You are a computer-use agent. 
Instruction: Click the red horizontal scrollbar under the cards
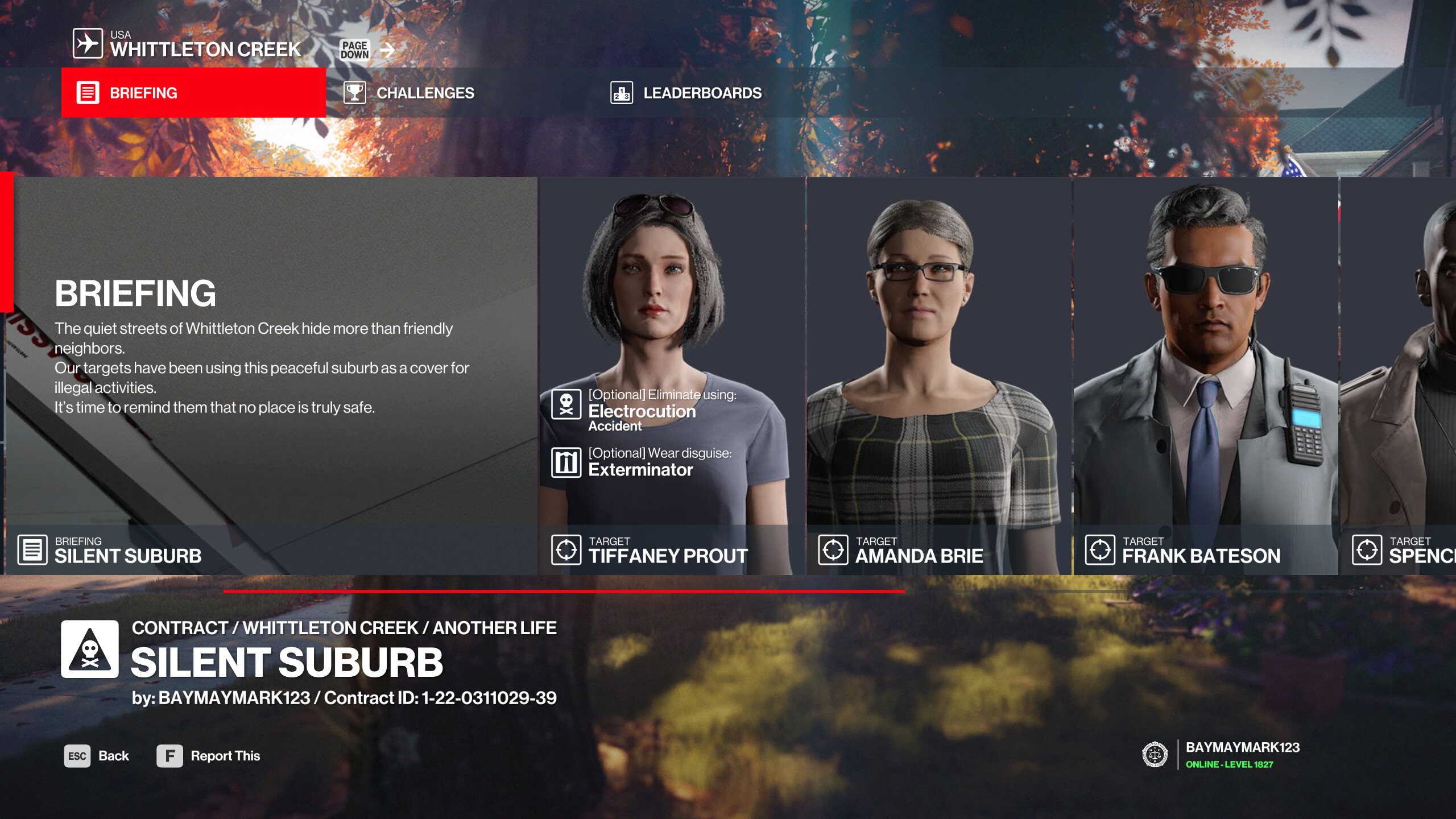tap(563, 591)
